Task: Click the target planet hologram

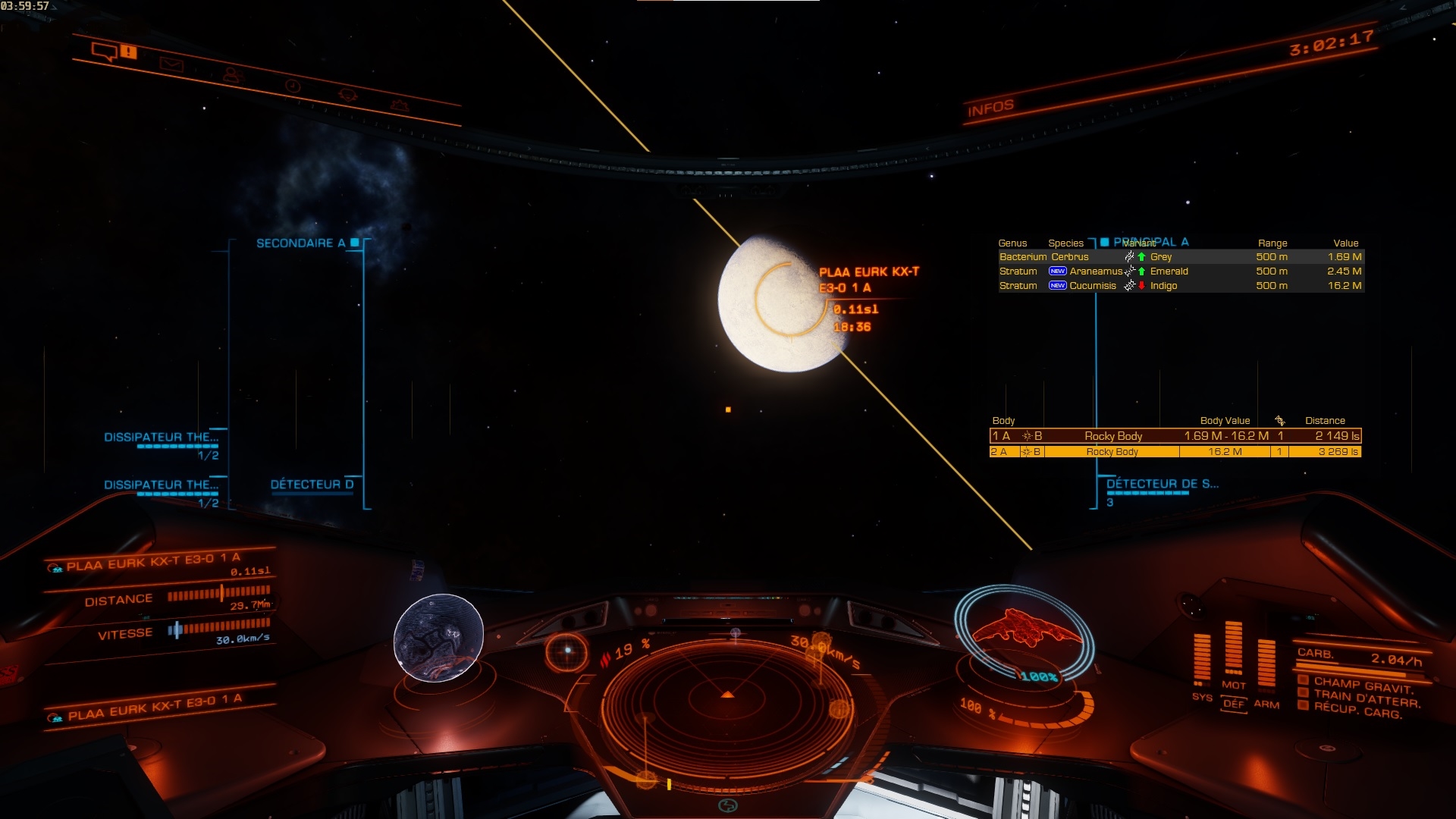Action: 438,638
